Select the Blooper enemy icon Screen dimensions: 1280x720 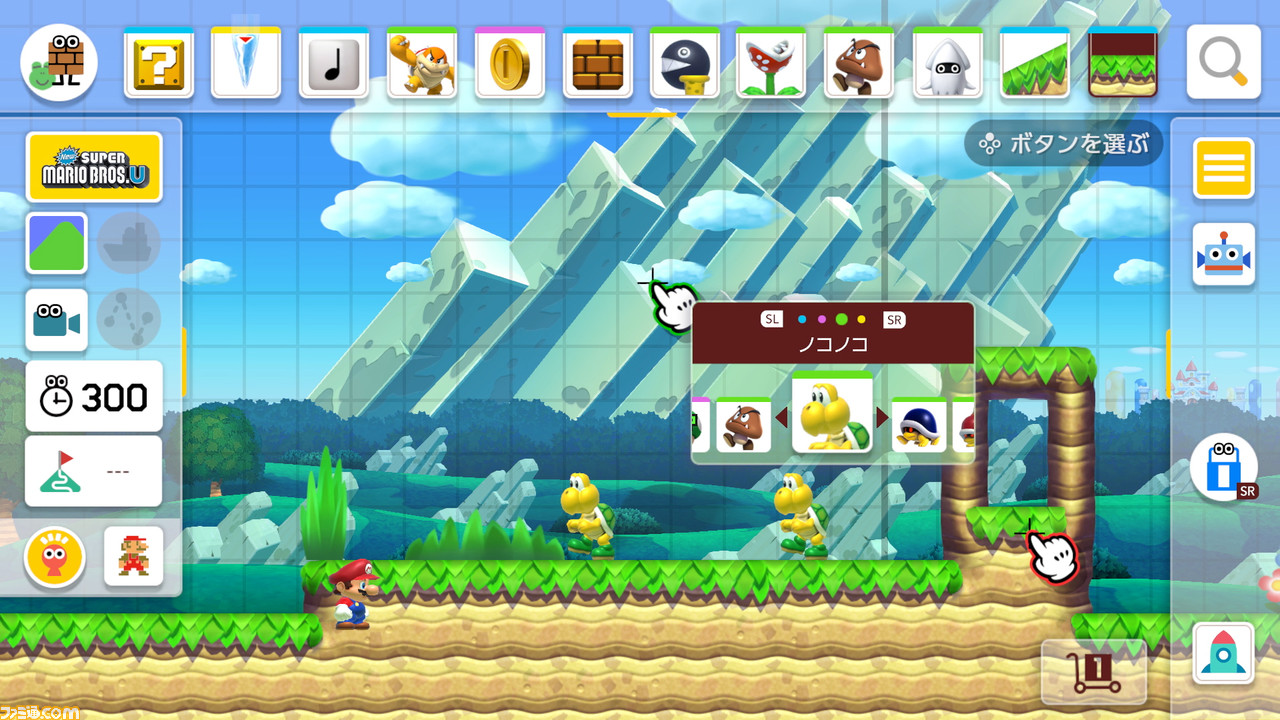click(x=947, y=62)
